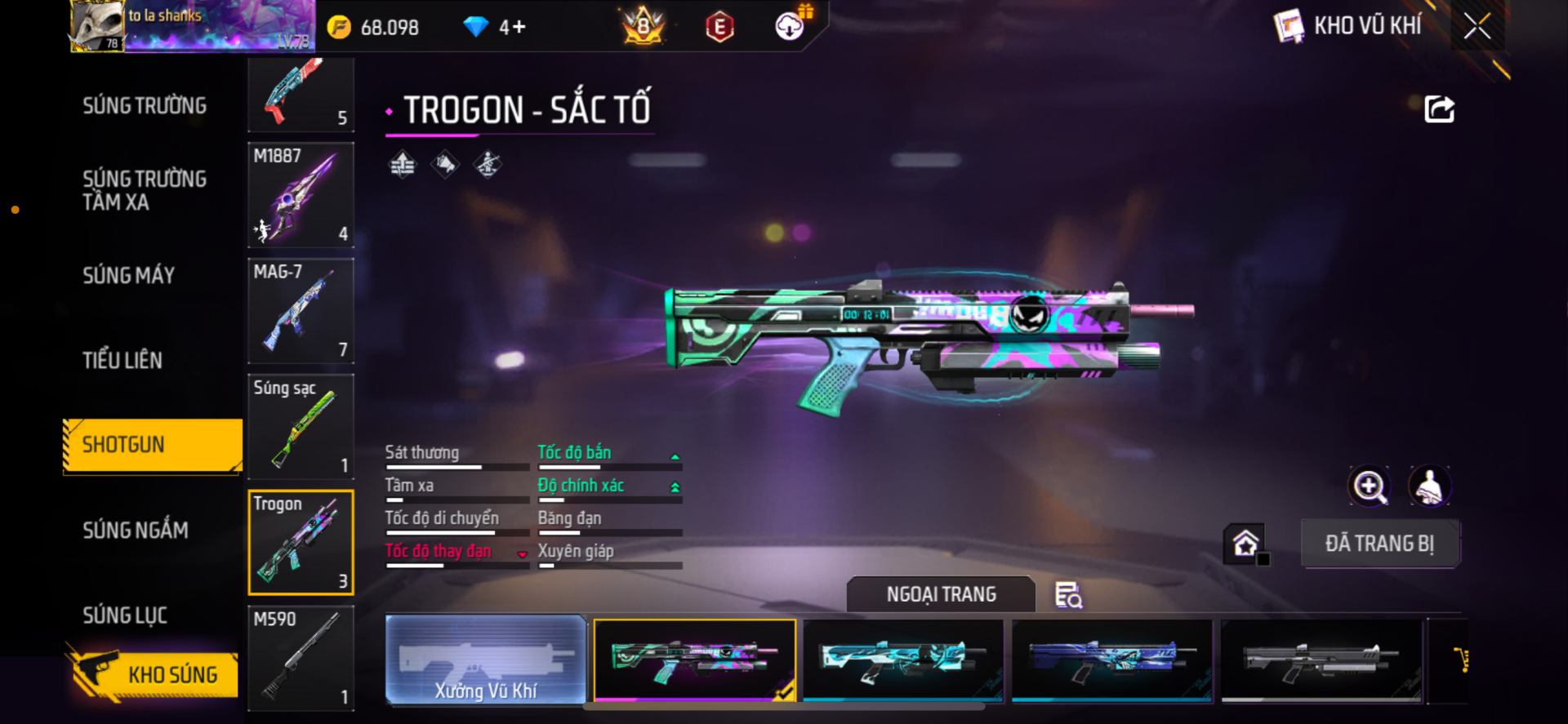Select the Súng sạc weapon slot
This screenshot has width=1568, height=724.
coord(301,427)
